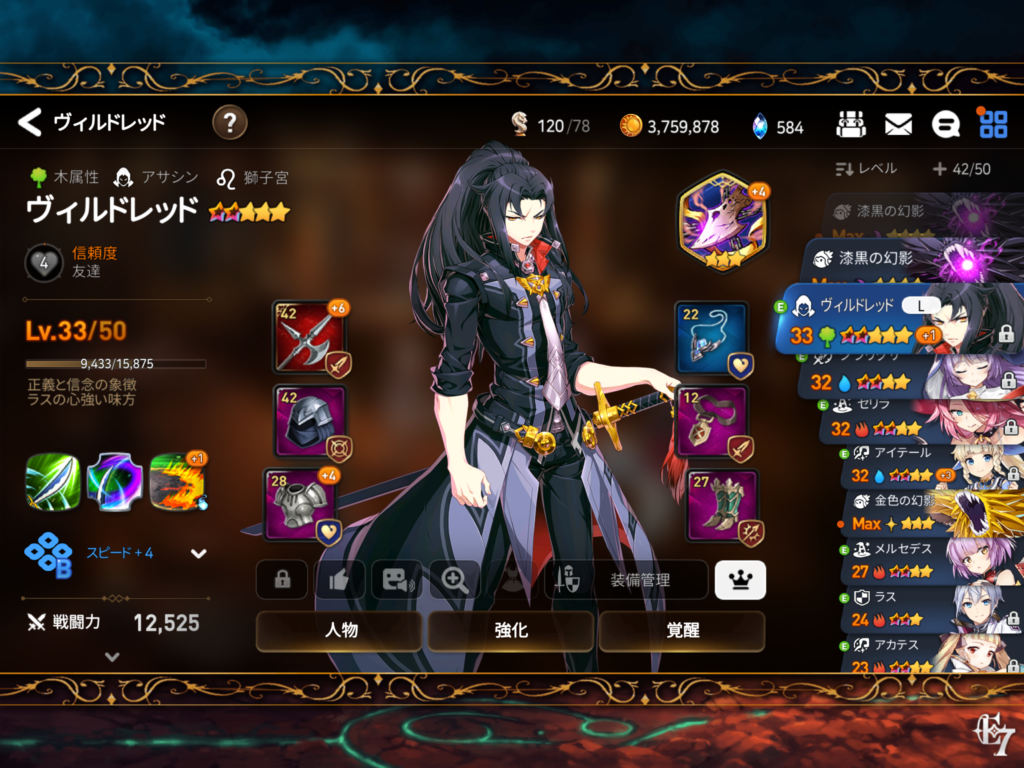The height and width of the screenshot is (768, 1024).
Task: Select the equipped helmet slot
Action: click(x=310, y=421)
